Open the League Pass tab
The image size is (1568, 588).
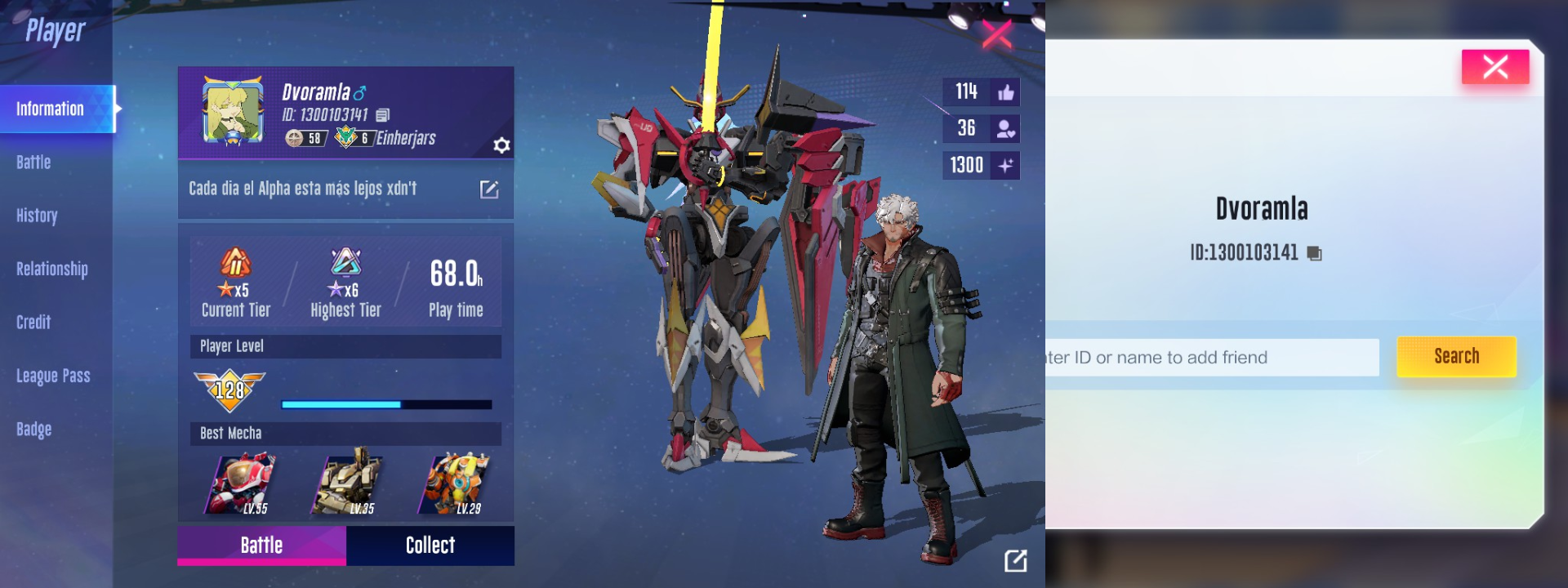53,376
